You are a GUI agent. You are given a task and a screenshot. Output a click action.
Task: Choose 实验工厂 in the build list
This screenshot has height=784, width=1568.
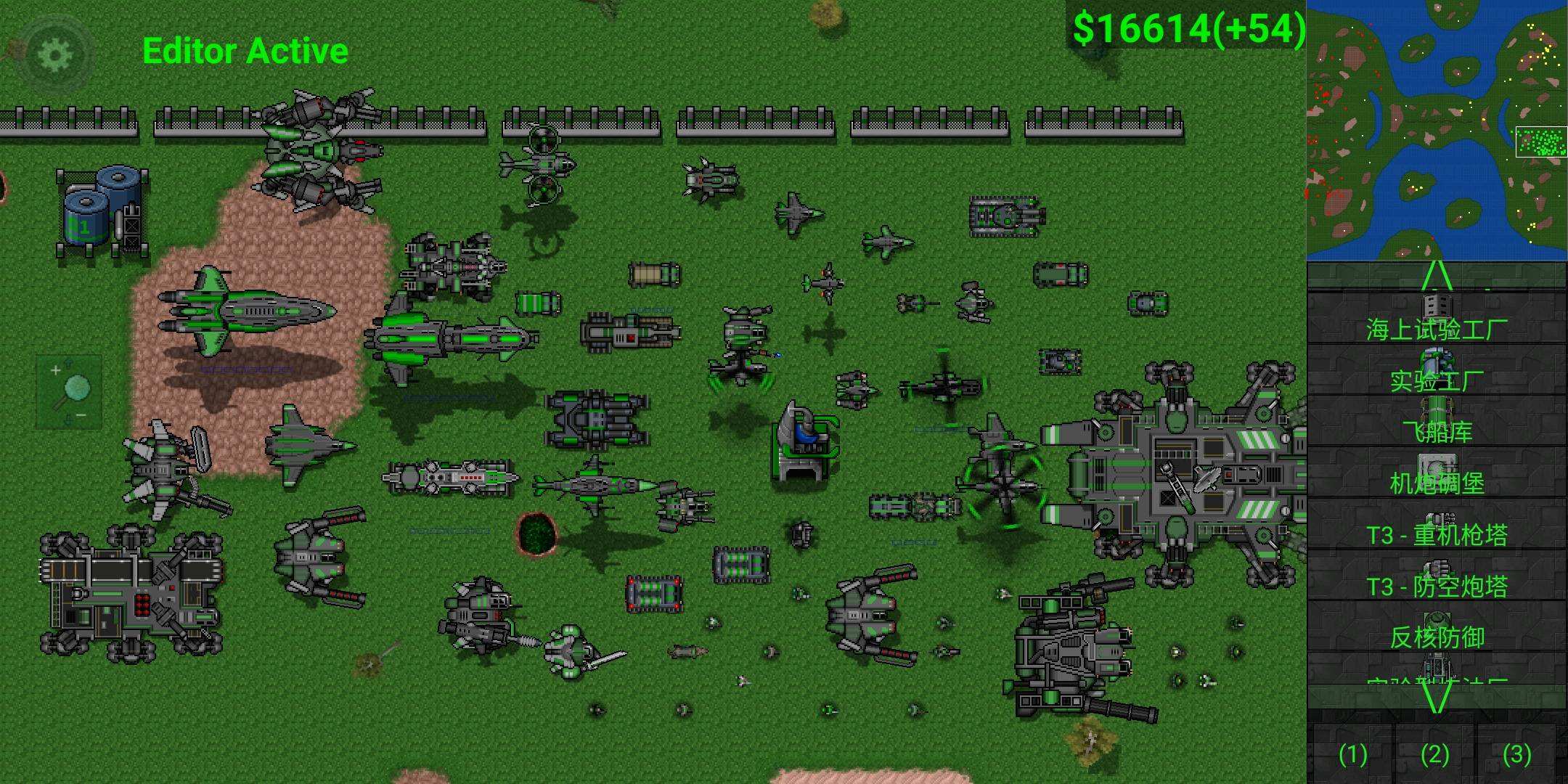click(x=1437, y=370)
